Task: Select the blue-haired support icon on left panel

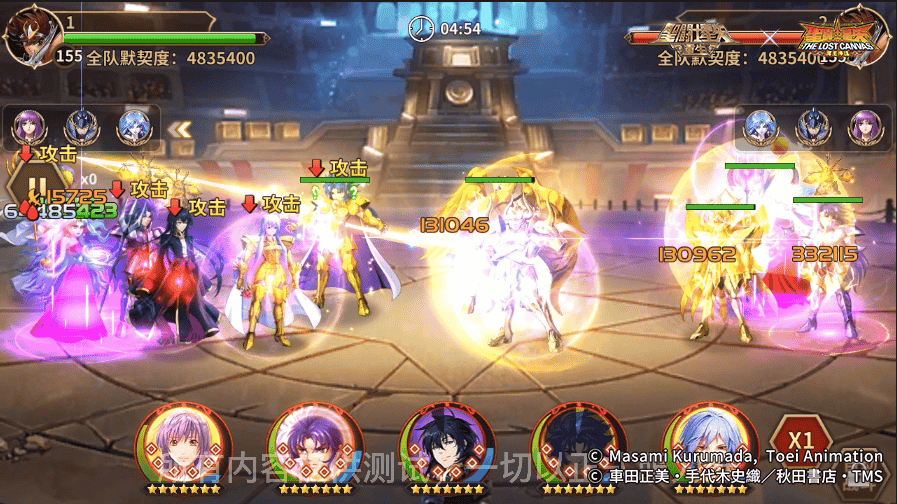Action: (x=133, y=127)
